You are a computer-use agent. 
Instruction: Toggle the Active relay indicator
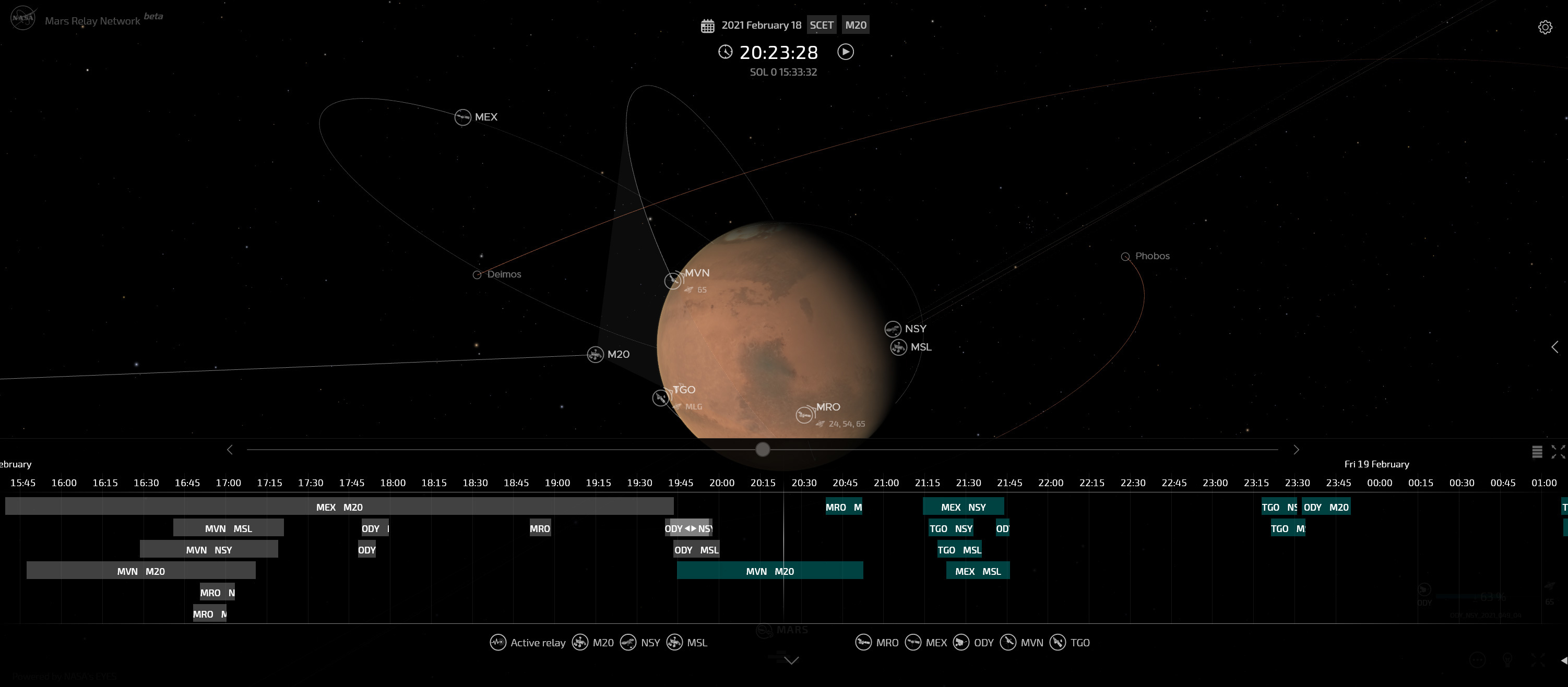point(498,642)
